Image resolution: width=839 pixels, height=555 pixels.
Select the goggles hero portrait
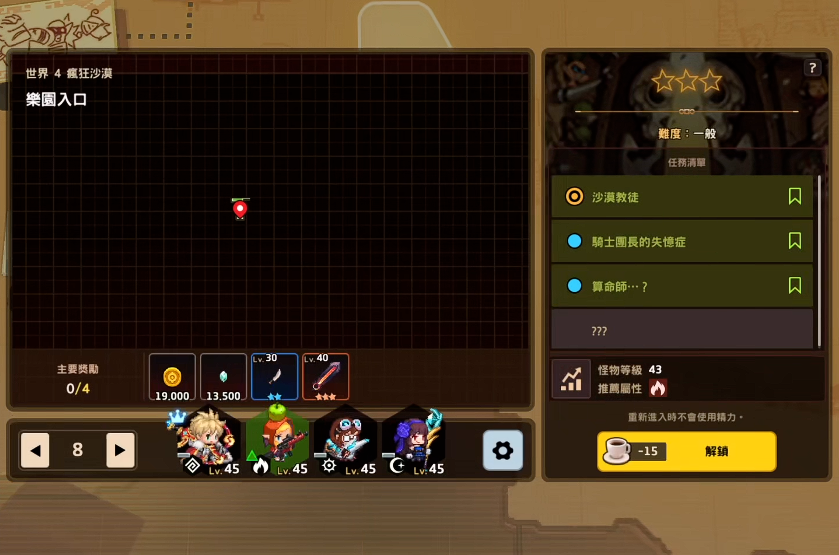tap(345, 441)
